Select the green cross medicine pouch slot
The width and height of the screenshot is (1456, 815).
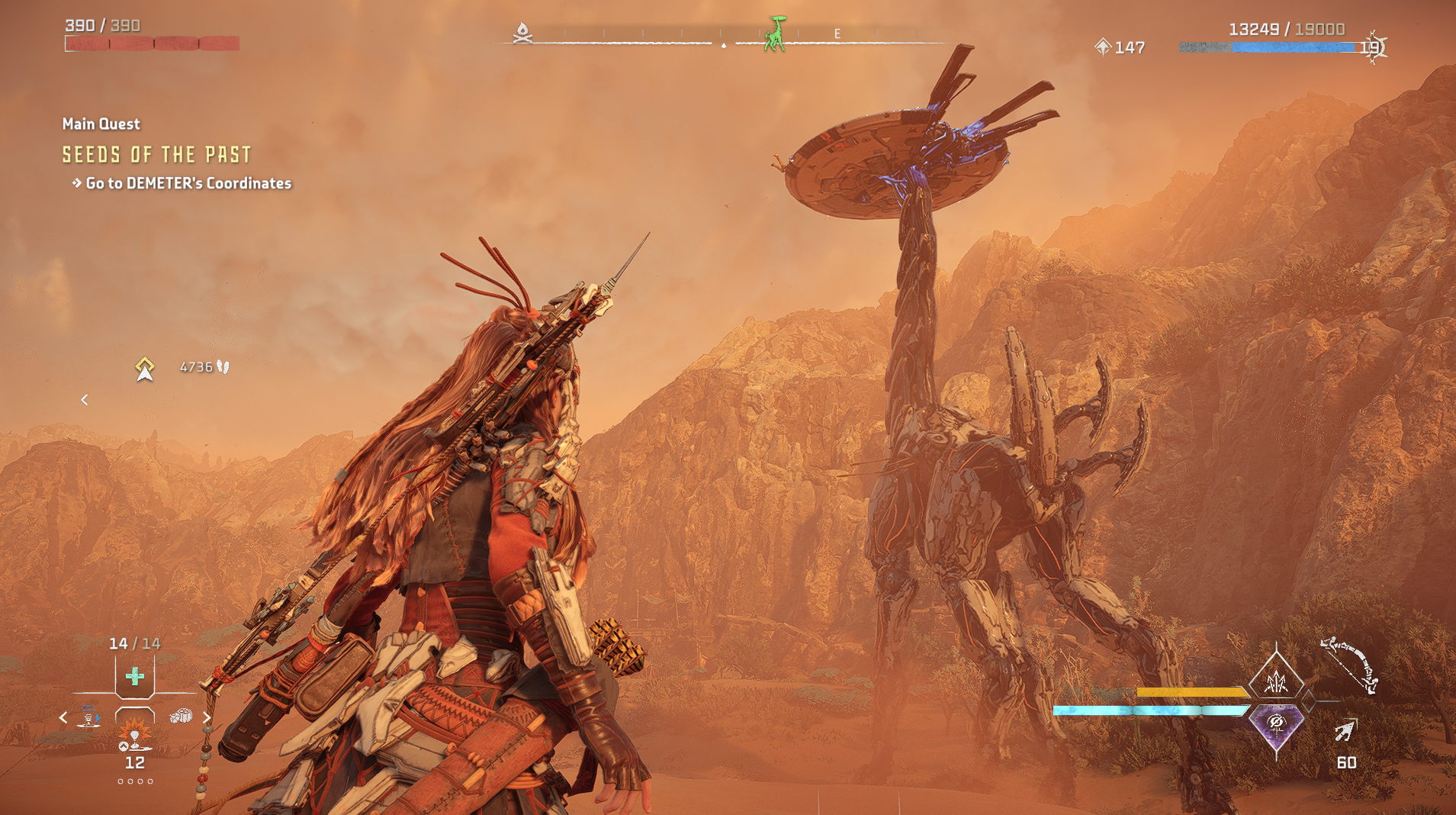(x=135, y=676)
